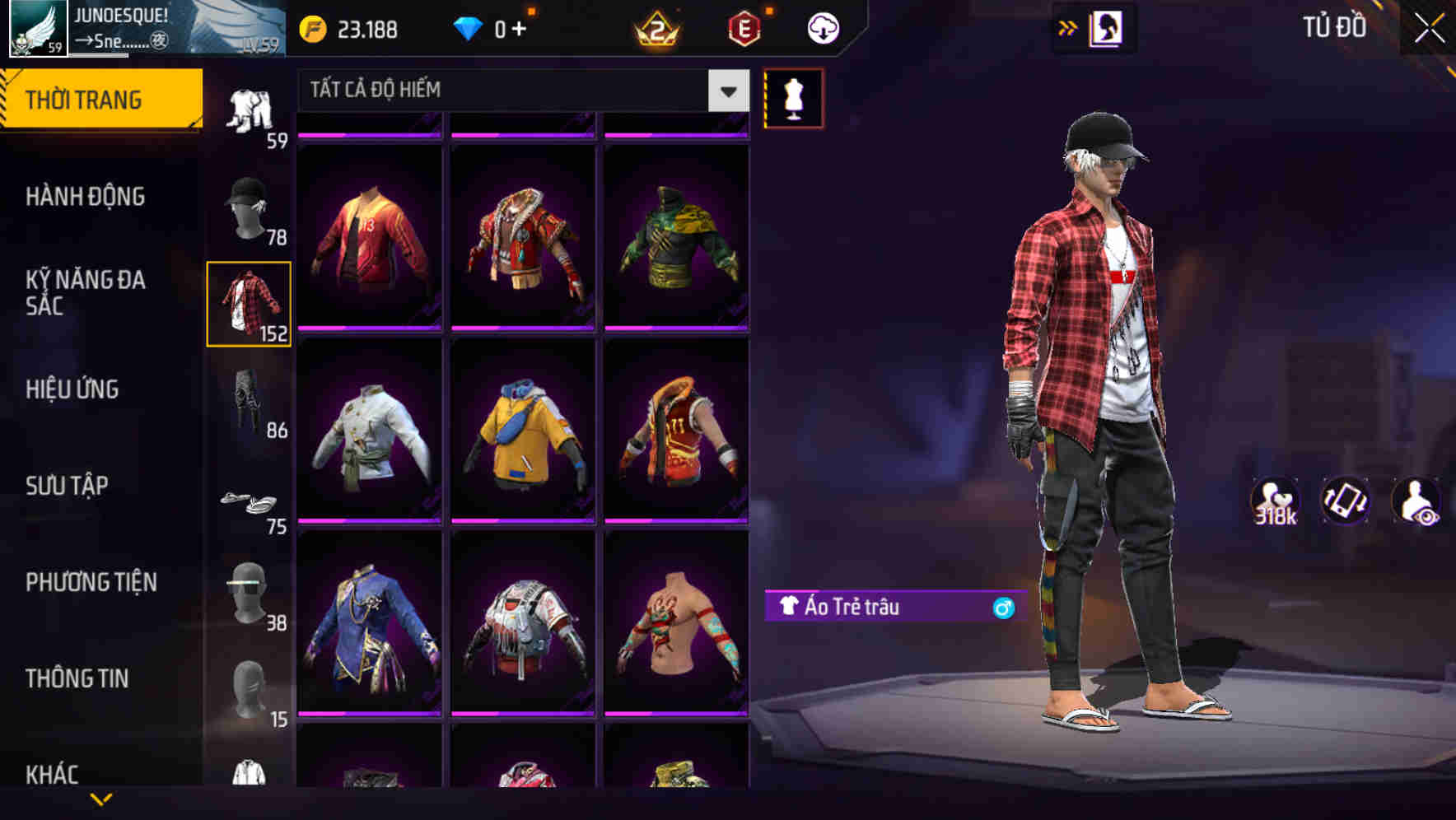1456x820 pixels.
Task: Open the slippers category with 75 items
Action: [250, 501]
